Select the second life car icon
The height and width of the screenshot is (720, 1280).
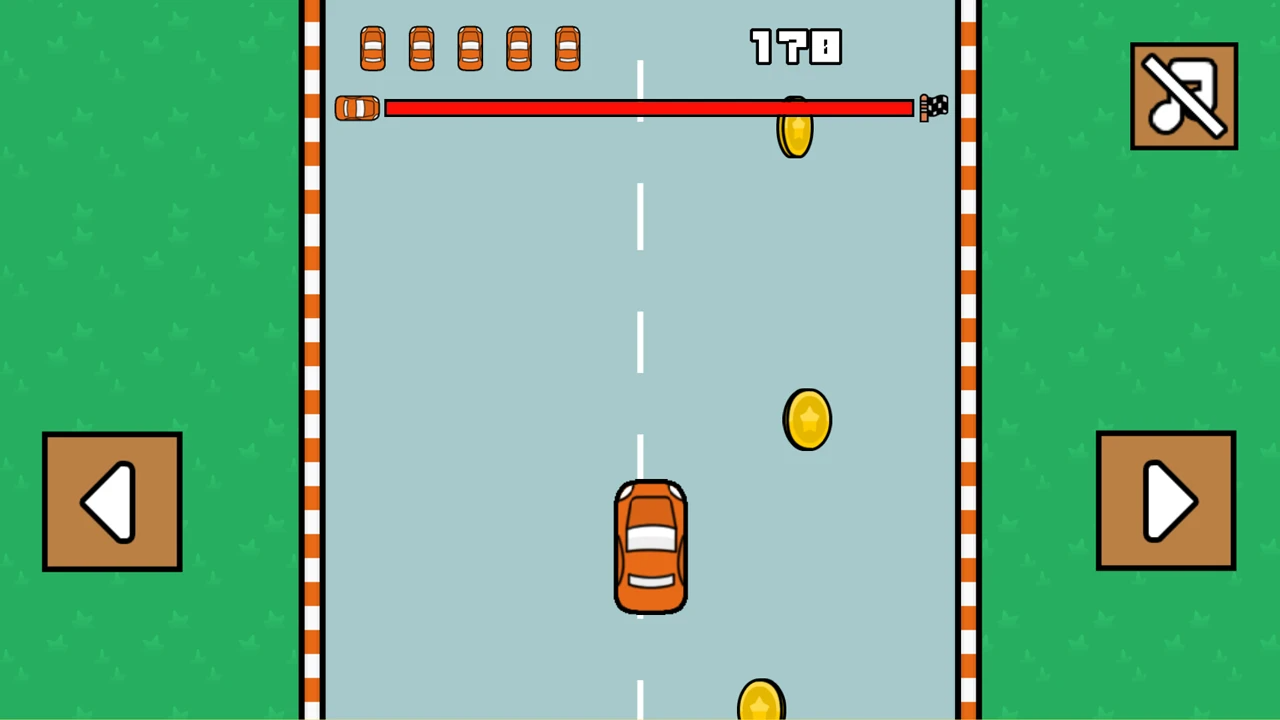[x=420, y=48]
